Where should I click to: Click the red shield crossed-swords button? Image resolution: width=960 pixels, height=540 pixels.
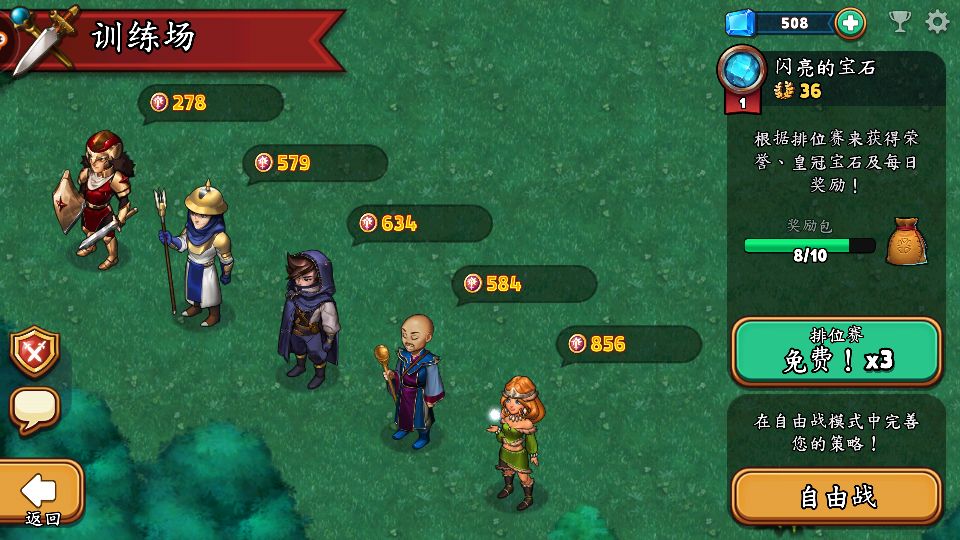point(35,352)
